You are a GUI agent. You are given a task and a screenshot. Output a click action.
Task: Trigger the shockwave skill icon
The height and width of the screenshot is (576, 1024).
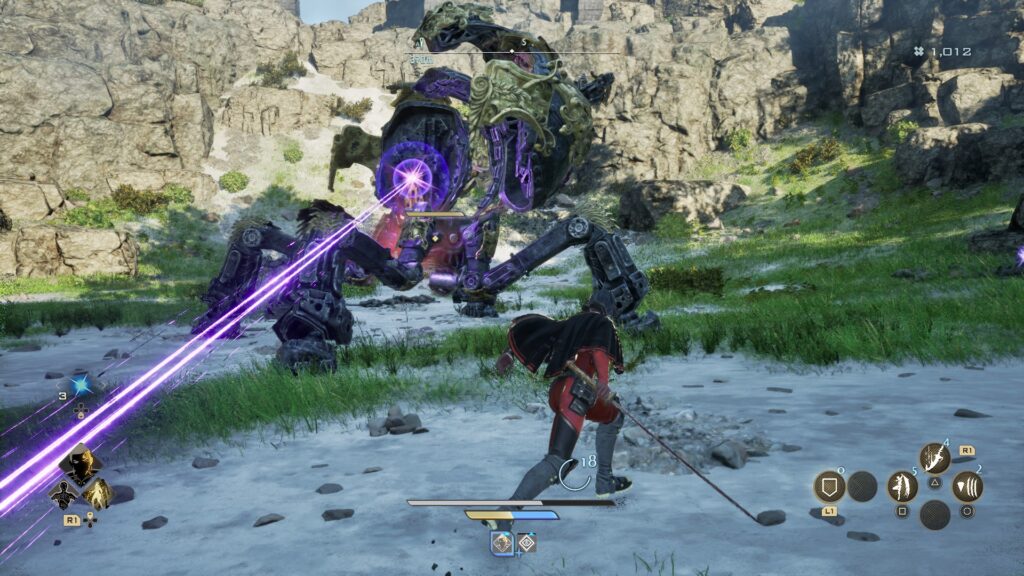pos(967,487)
